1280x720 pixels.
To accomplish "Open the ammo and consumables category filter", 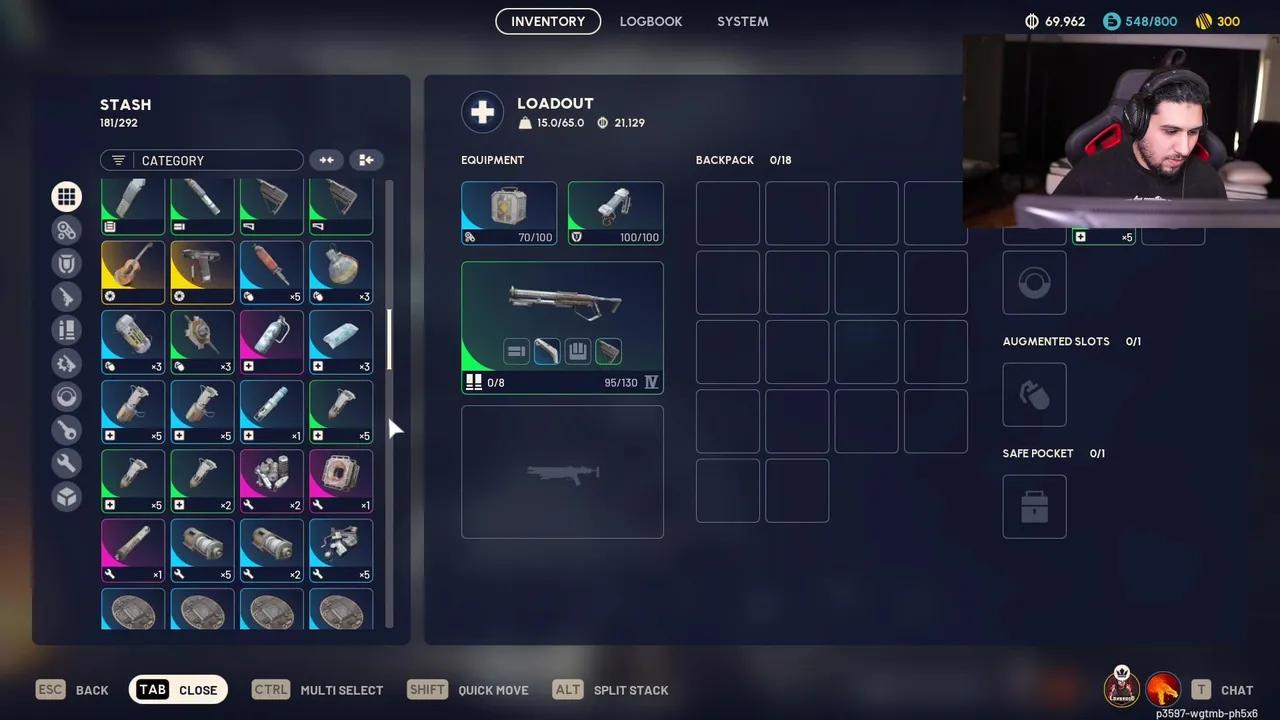I will [66, 330].
